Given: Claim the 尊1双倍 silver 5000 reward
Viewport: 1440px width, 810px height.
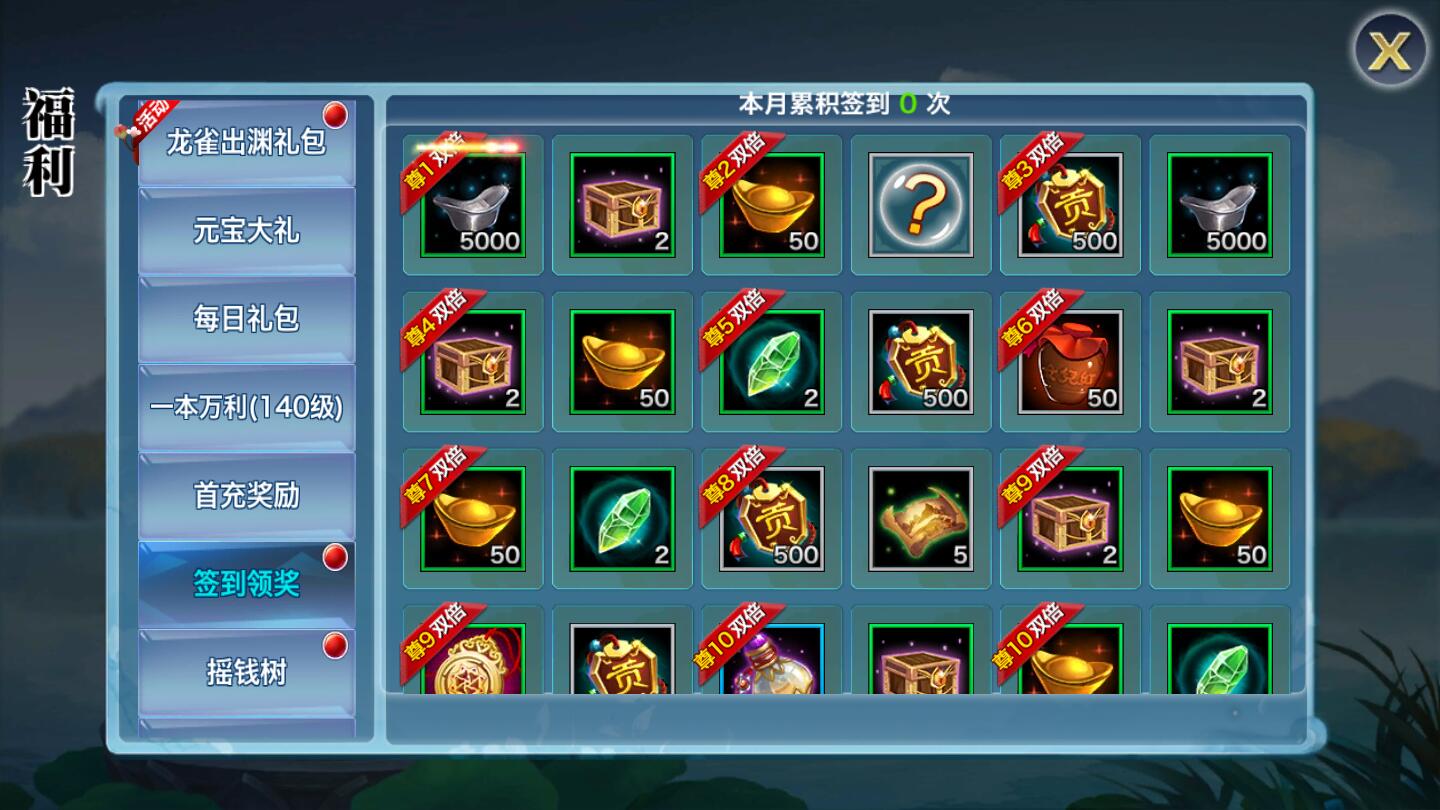Looking at the screenshot, I should (x=473, y=205).
